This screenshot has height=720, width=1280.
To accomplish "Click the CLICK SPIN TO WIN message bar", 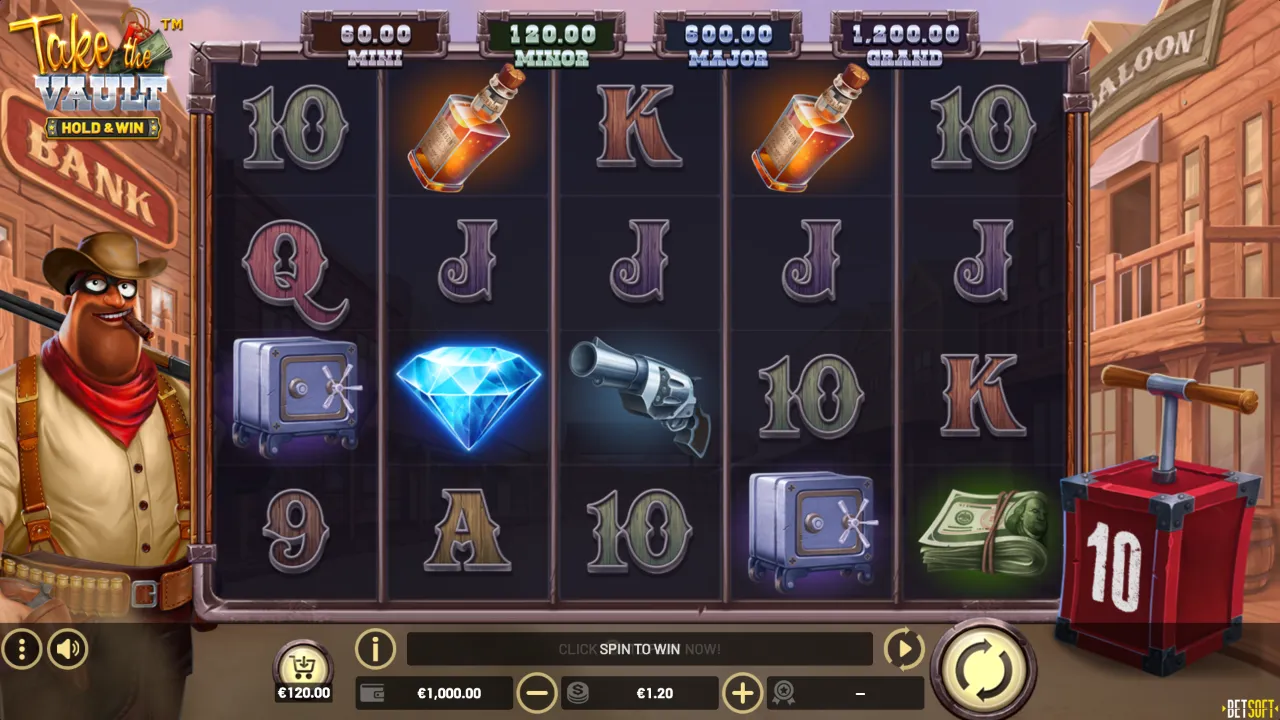I will pos(640,649).
